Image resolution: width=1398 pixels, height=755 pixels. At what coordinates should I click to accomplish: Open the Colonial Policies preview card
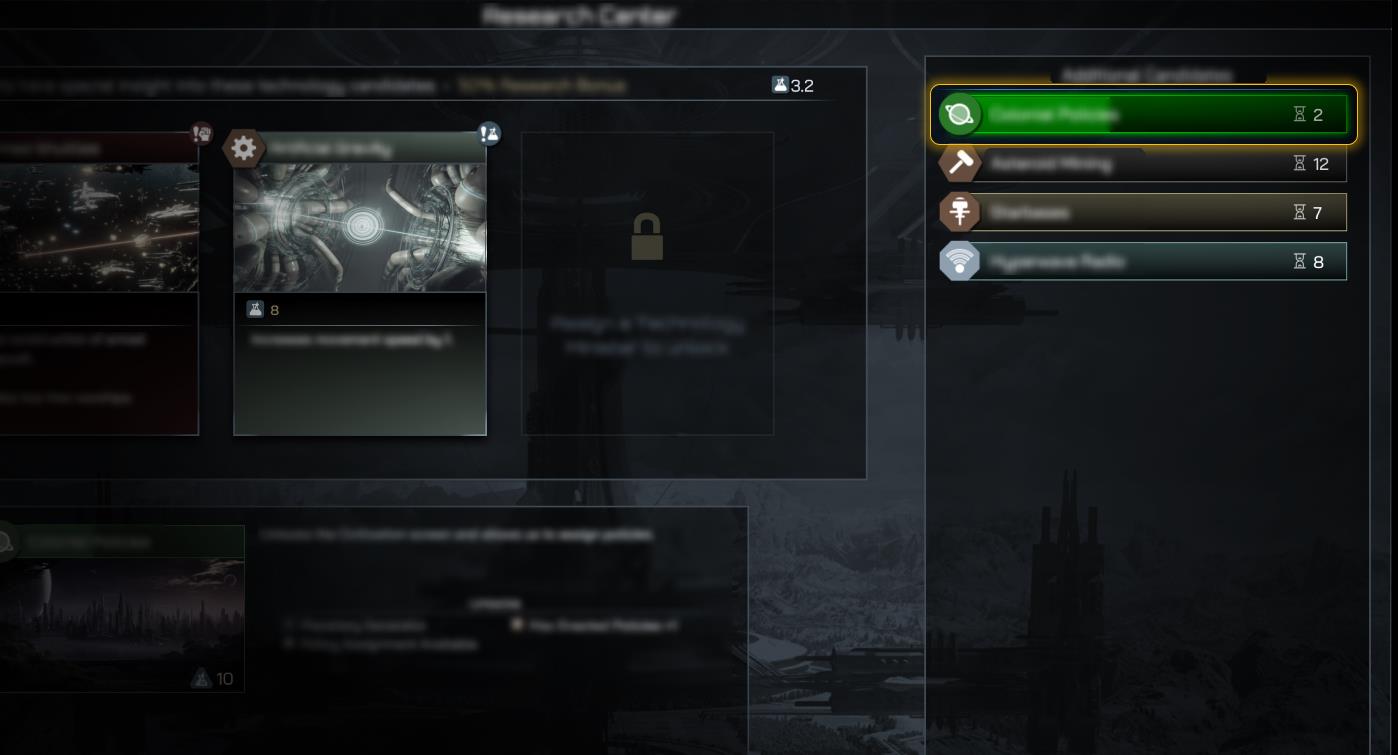(121, 608)
